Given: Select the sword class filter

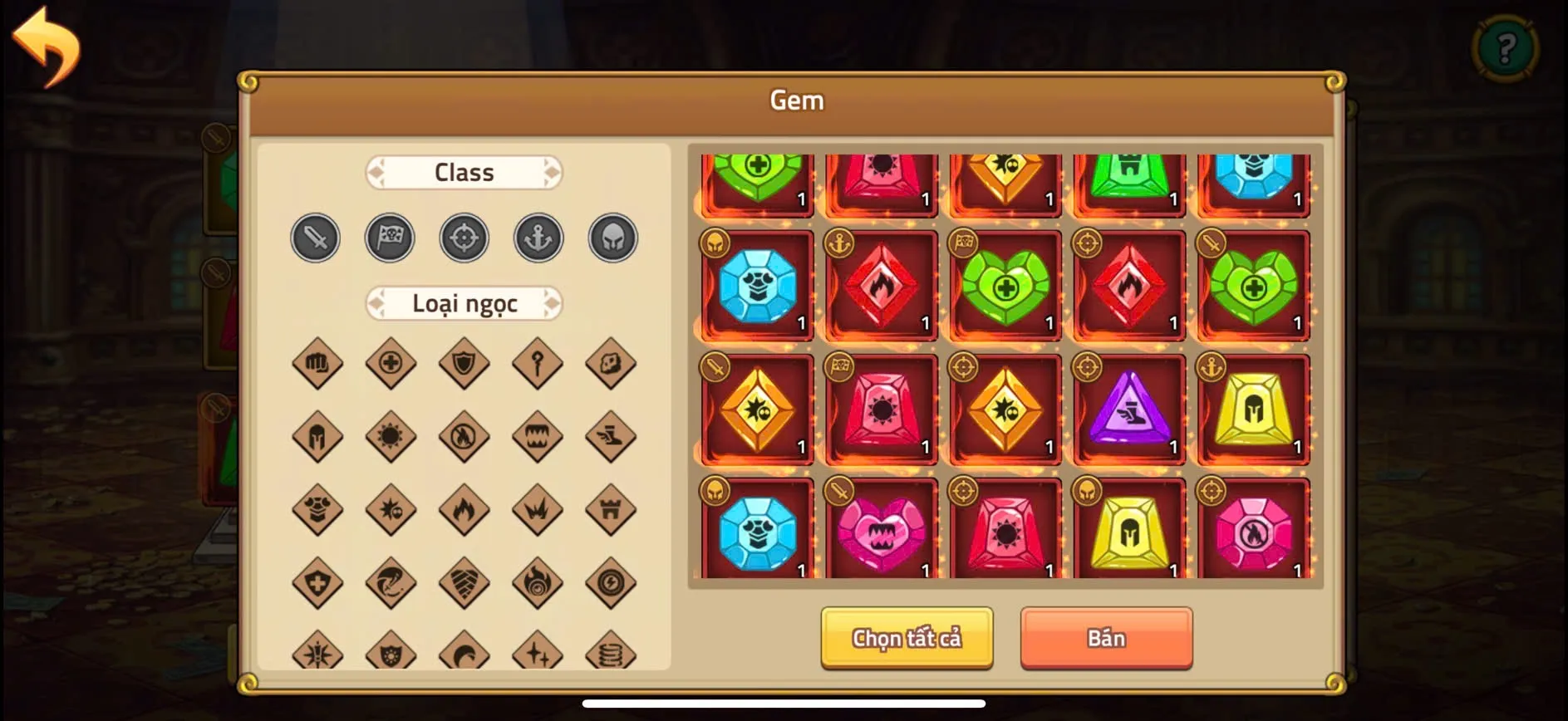Looking at the screenshot, I should coord(315,238).
